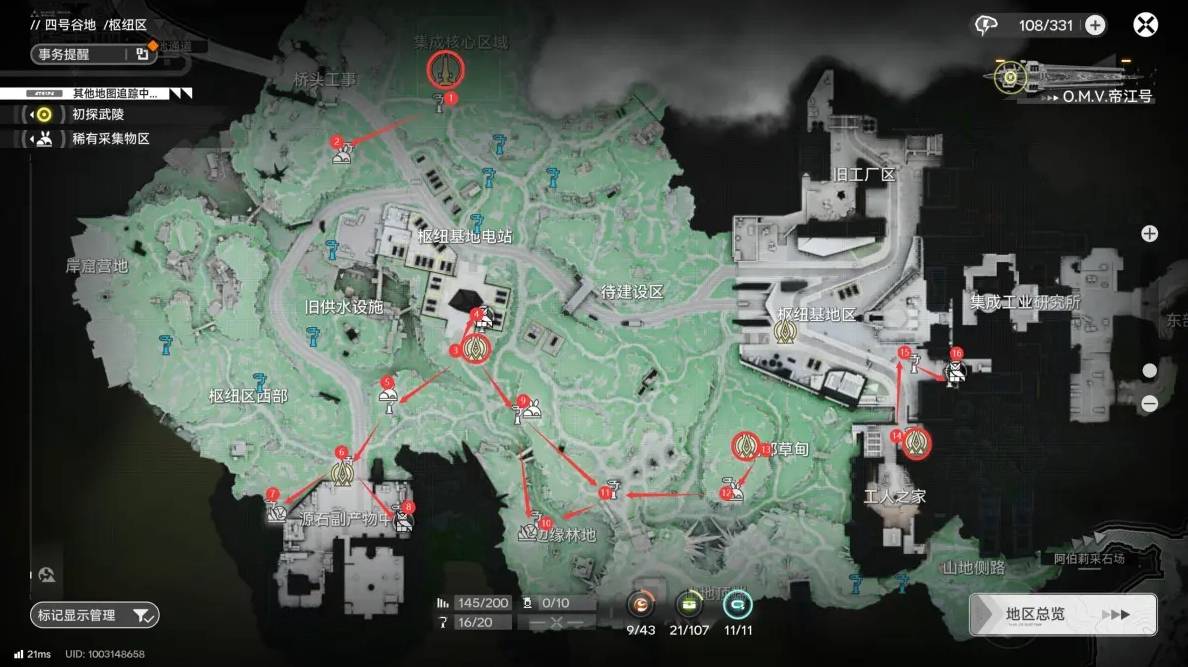The image size is (1188, 667).
Task: Add stamina with the plus button
Action: pos(1096,25)
